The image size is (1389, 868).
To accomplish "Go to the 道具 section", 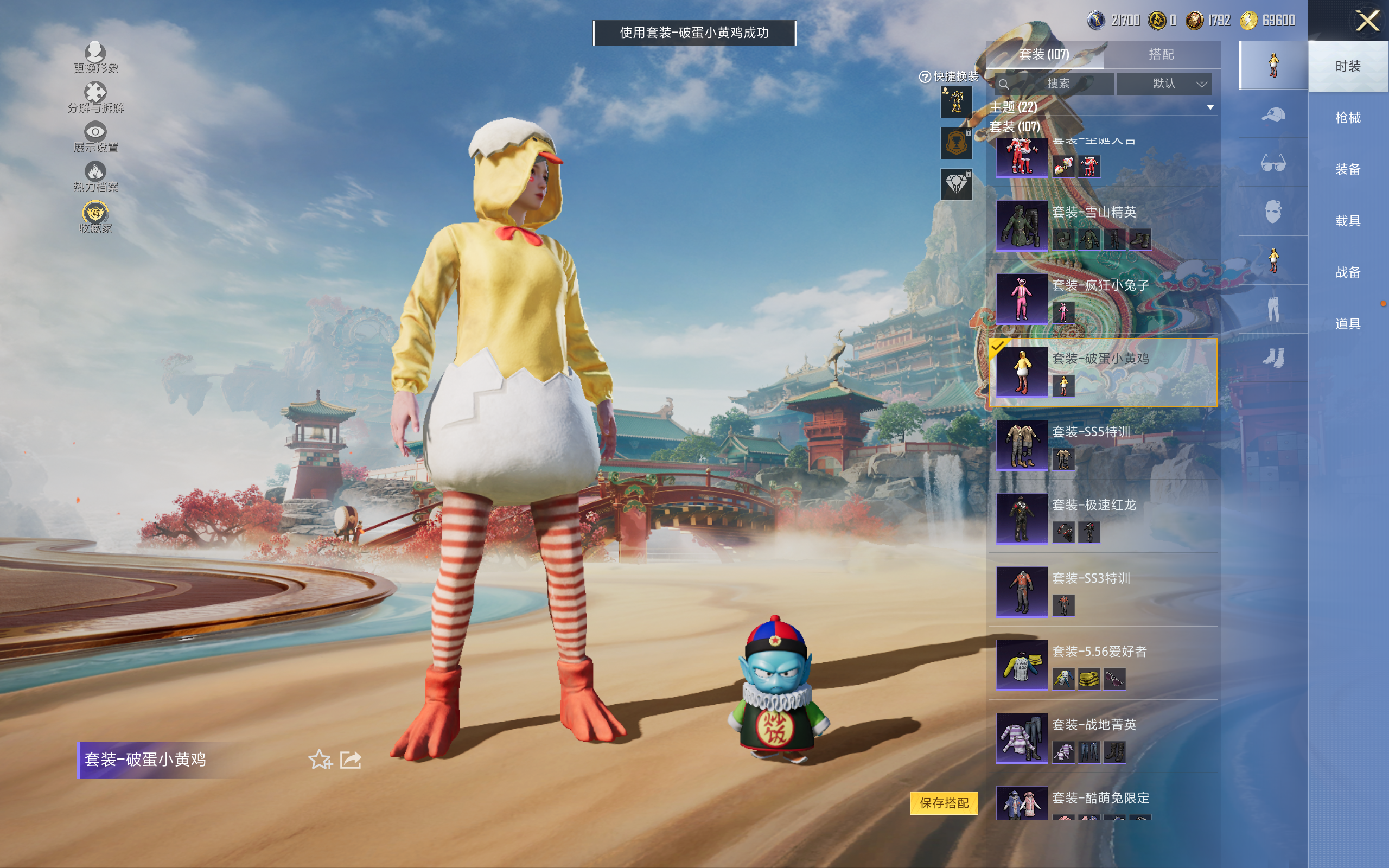I will tap(1347, 324).
